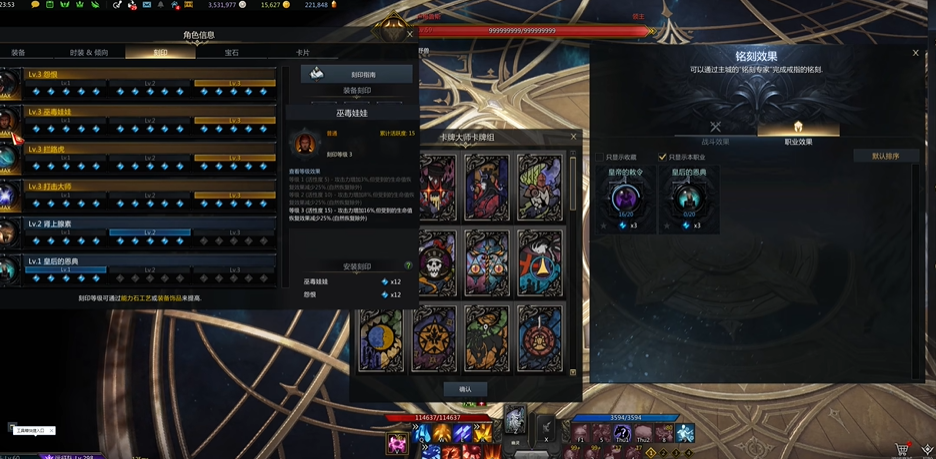Confirm the card deck with 确认
The width and height of the screenshot is (936, 459).
click(x=465, y=389)
